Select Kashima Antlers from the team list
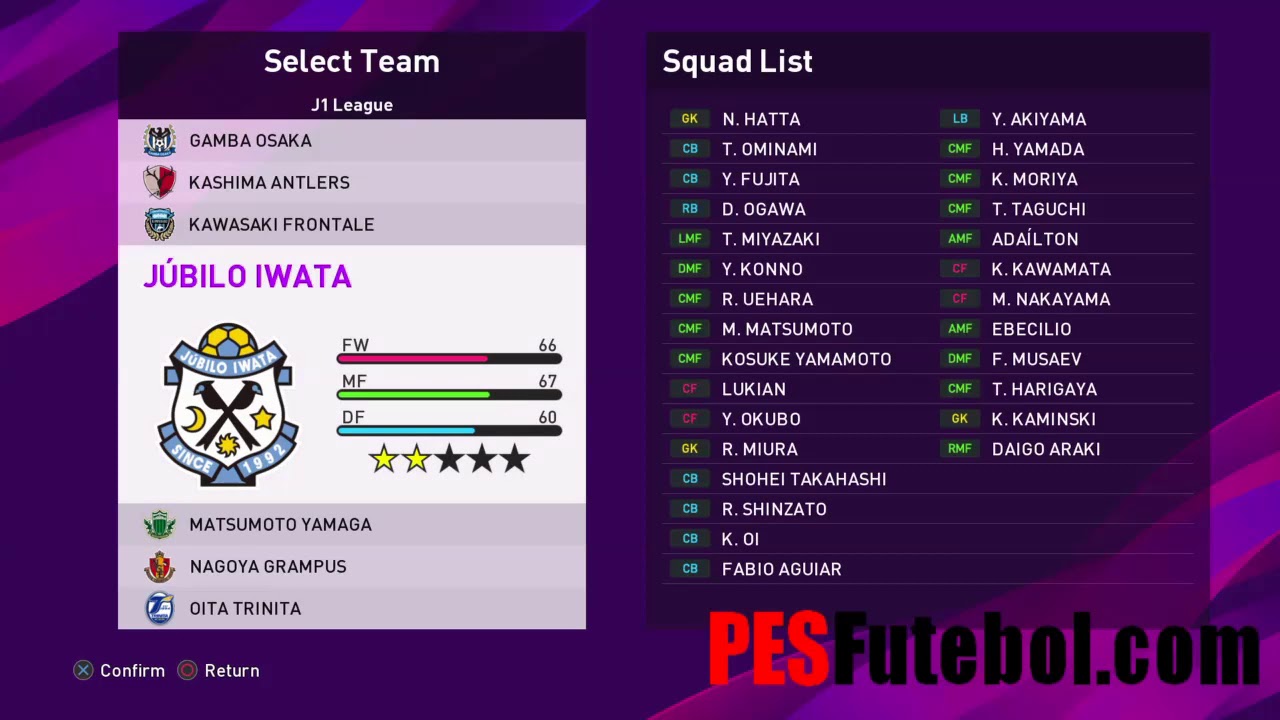 coord(269,182)
